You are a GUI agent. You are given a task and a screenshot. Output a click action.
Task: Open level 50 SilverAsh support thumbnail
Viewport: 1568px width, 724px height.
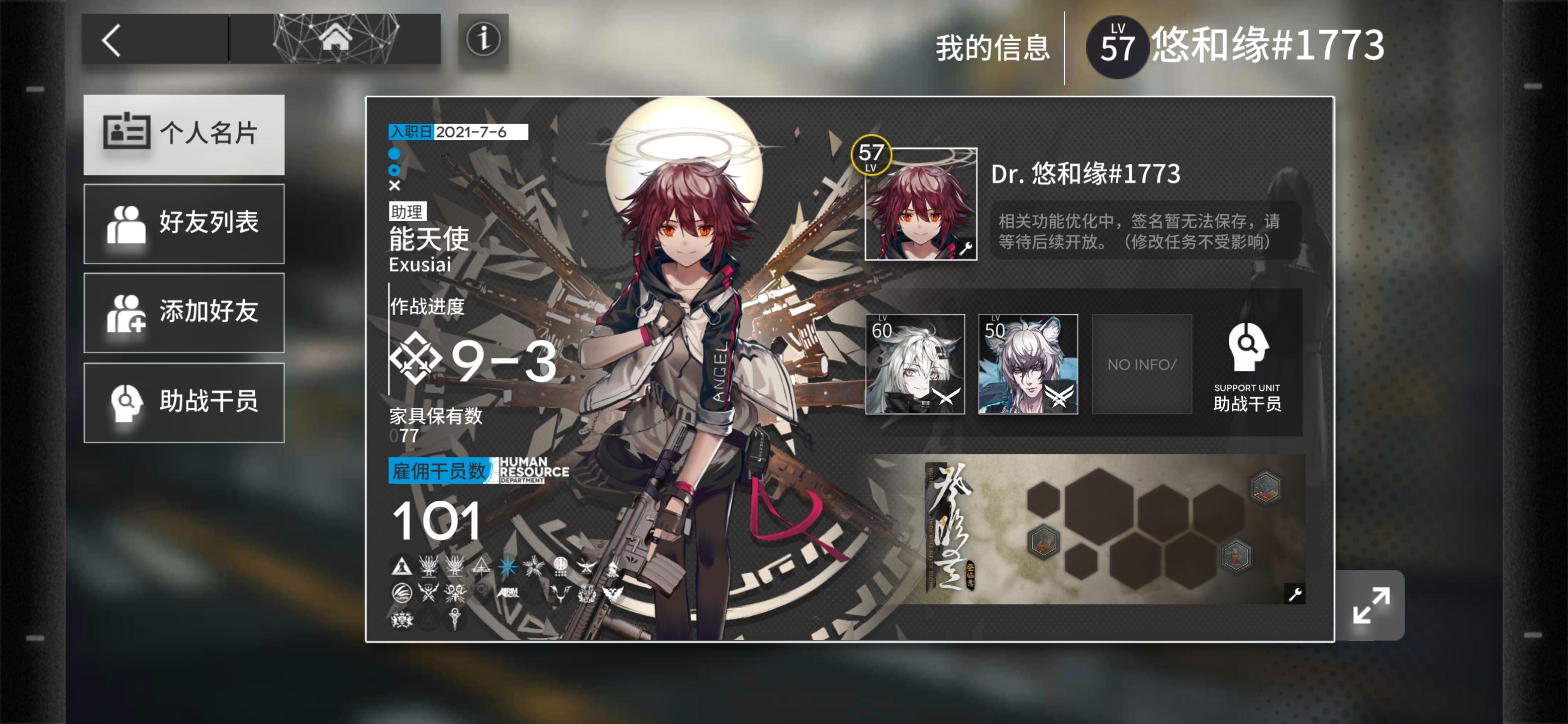pos(1029,364)
